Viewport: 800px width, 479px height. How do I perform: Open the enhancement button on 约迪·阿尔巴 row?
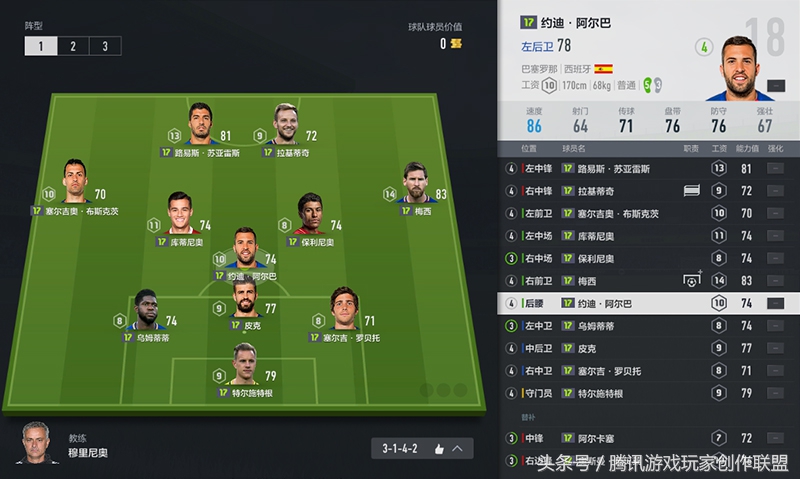coord(775,303)
